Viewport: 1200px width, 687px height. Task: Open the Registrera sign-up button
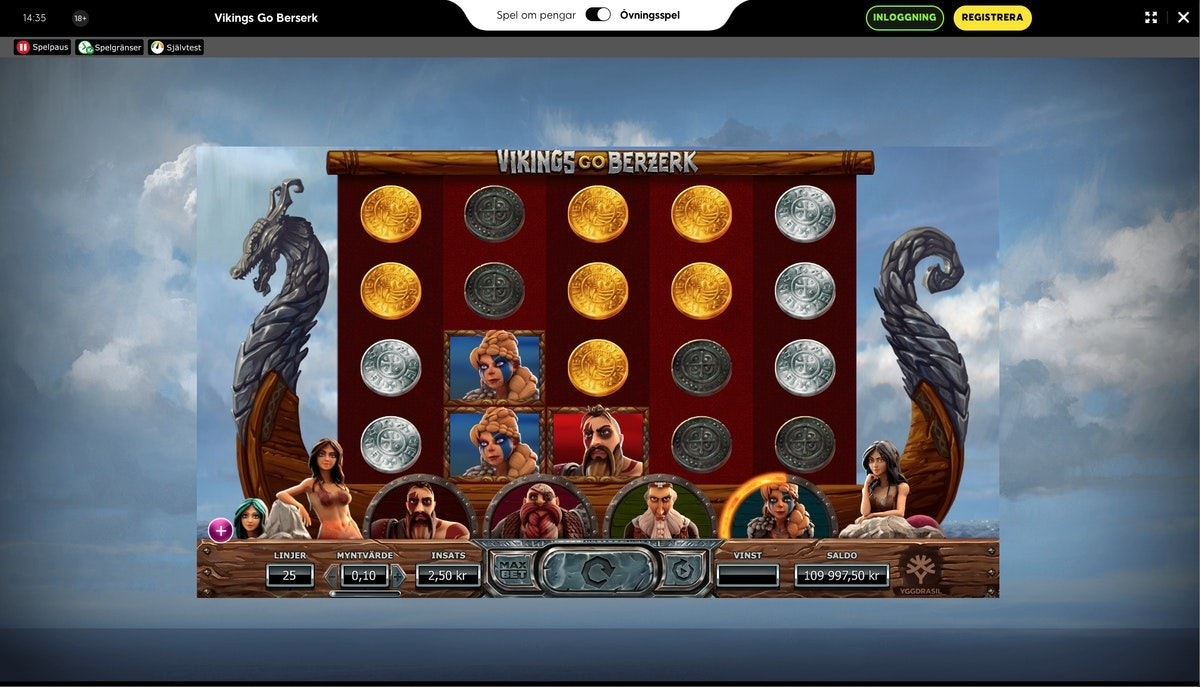pos(992,17)
